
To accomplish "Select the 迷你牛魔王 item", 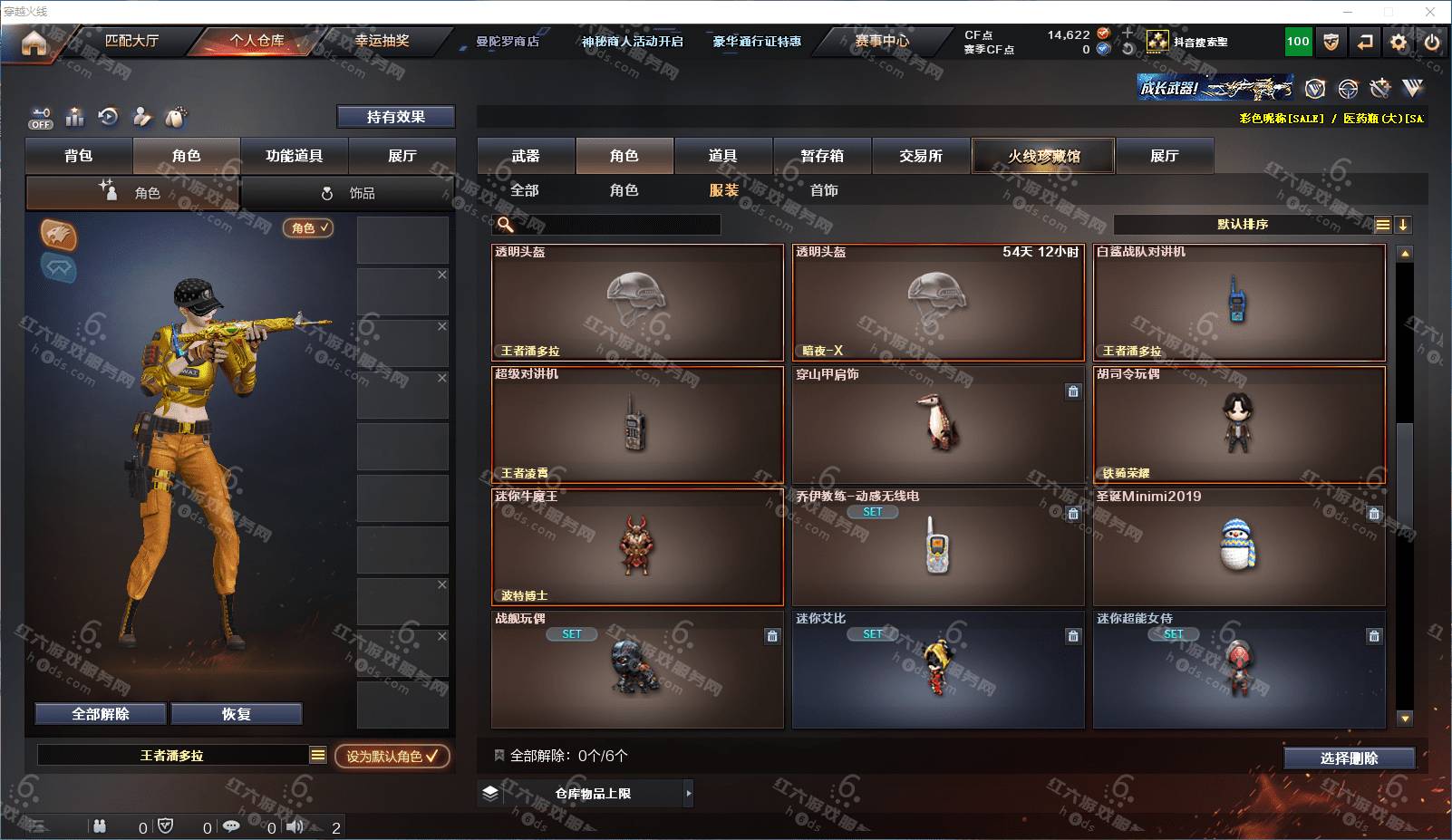I will 637,546.
